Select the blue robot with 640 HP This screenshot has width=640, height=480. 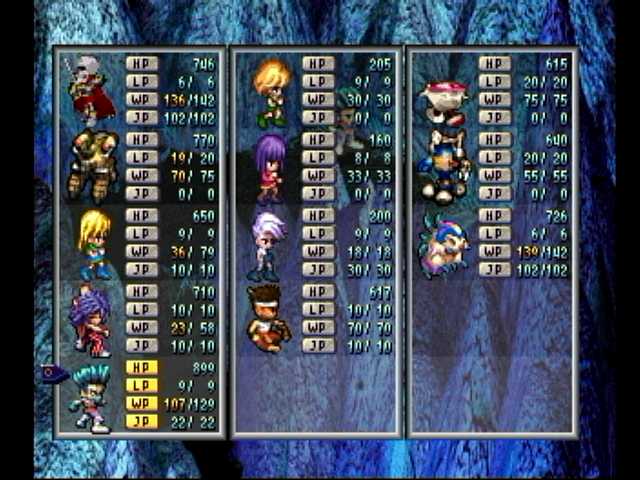click(444, 165)
